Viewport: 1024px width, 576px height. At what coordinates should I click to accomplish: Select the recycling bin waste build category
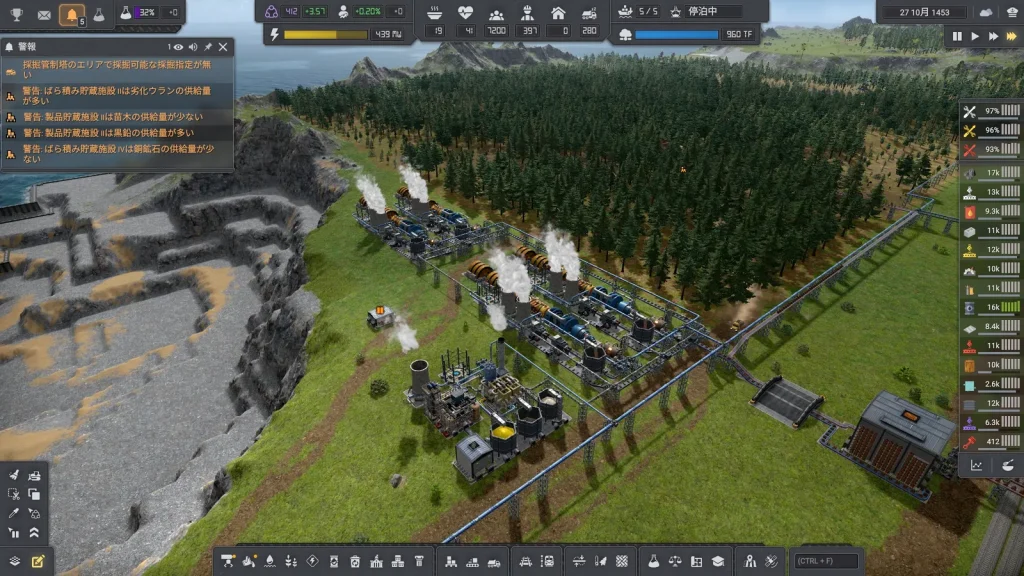click(355, 561)
